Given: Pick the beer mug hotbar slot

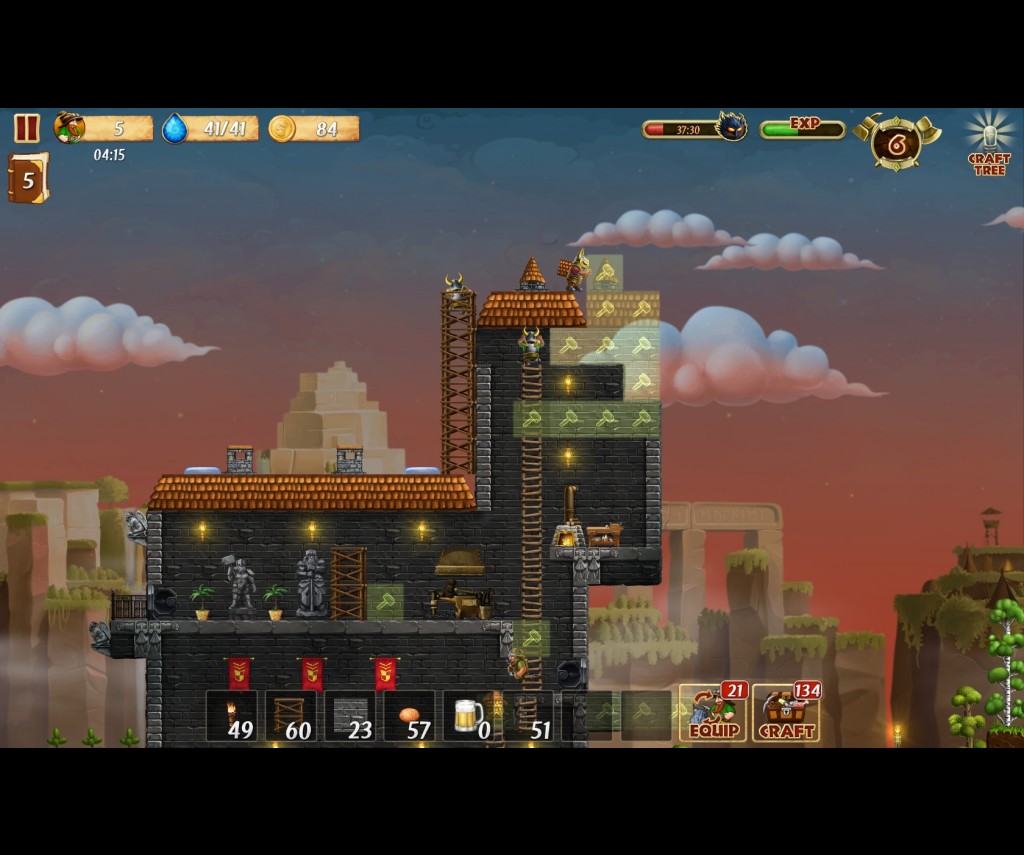Looking at the screenshot, I should (469, 716).
